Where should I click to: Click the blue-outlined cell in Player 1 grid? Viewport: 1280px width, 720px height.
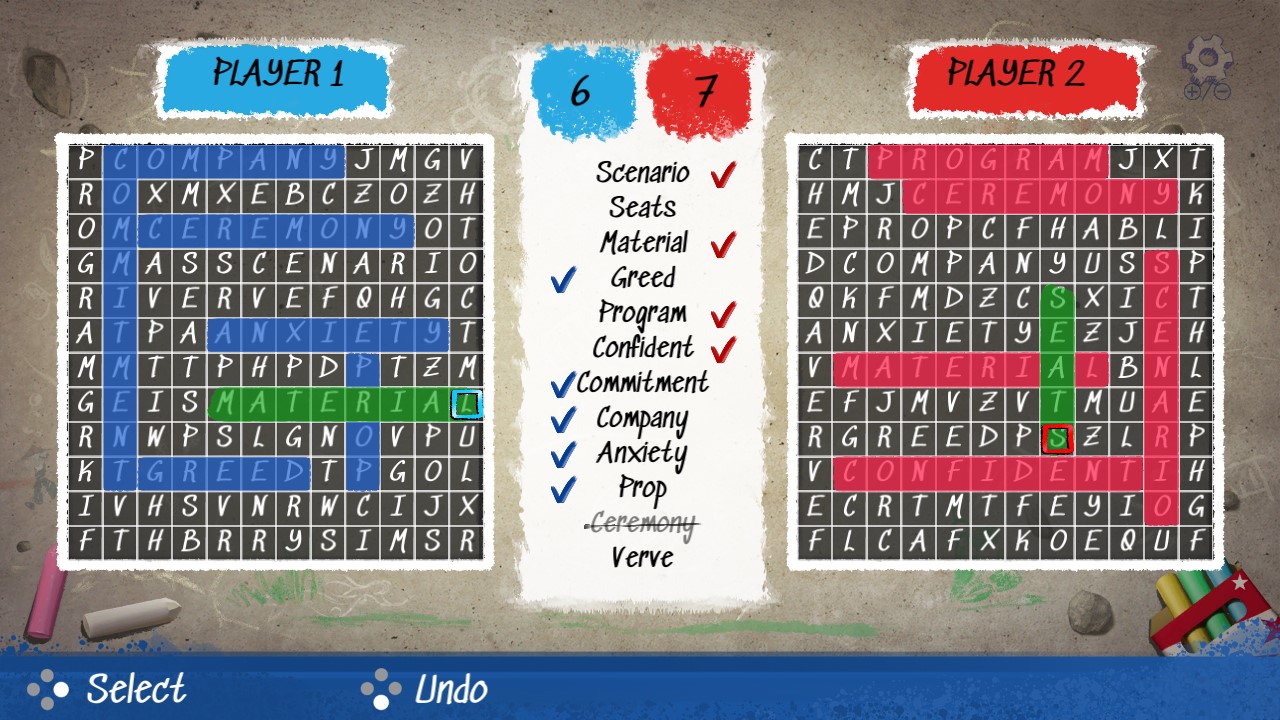pos(466,402)
